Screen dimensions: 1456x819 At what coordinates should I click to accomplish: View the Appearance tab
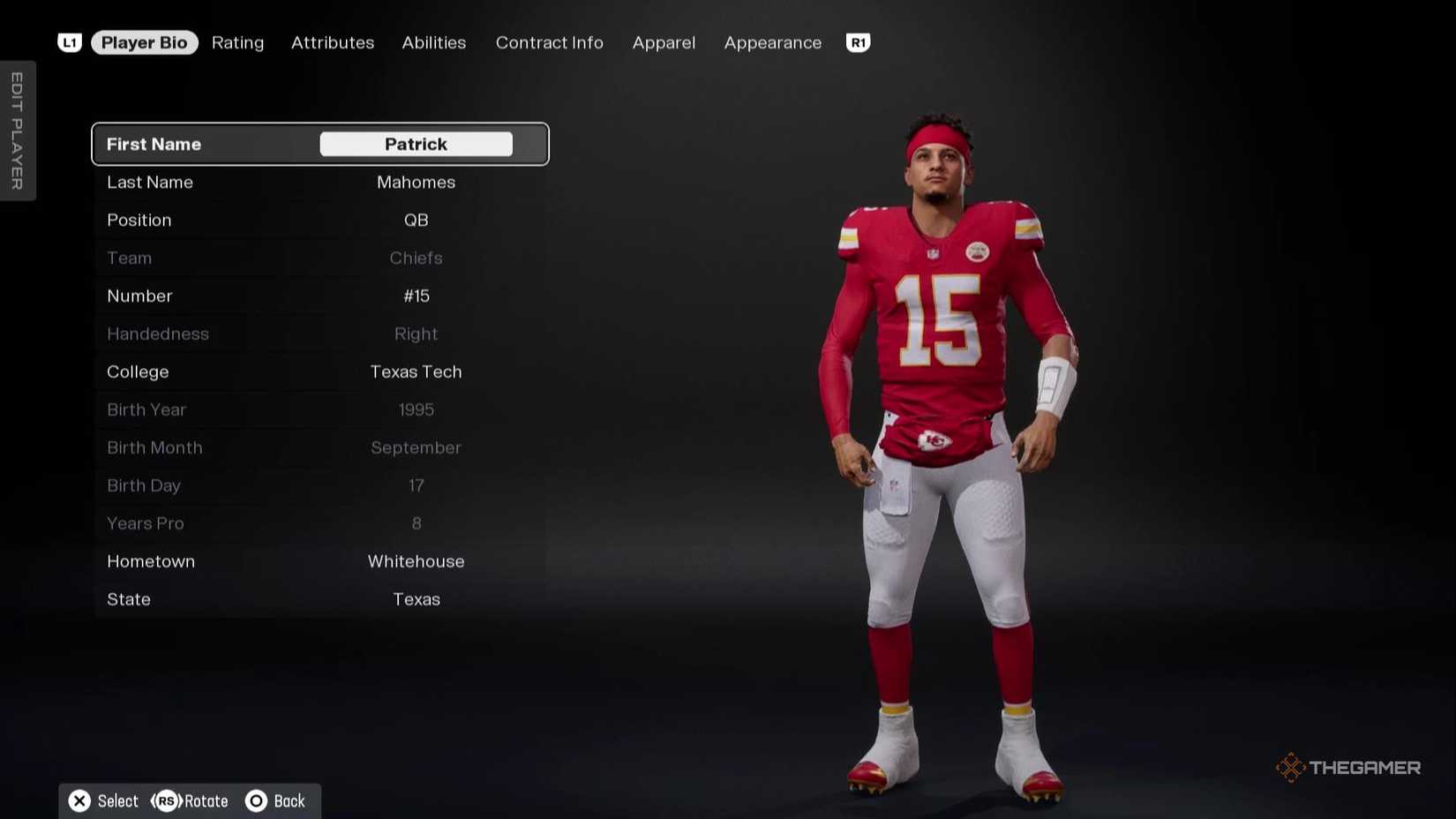tap(772, 42)
